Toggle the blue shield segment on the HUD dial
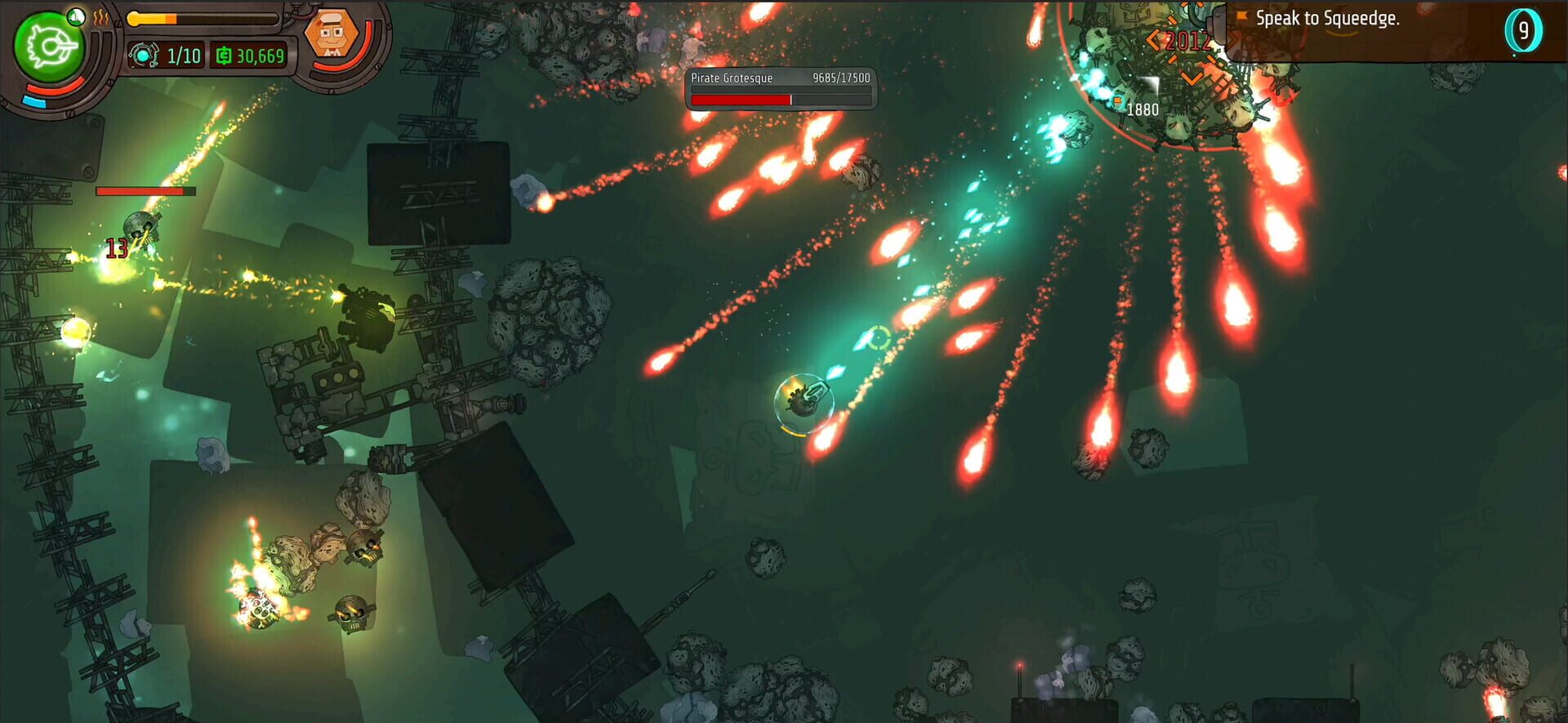 pos(33,100)
